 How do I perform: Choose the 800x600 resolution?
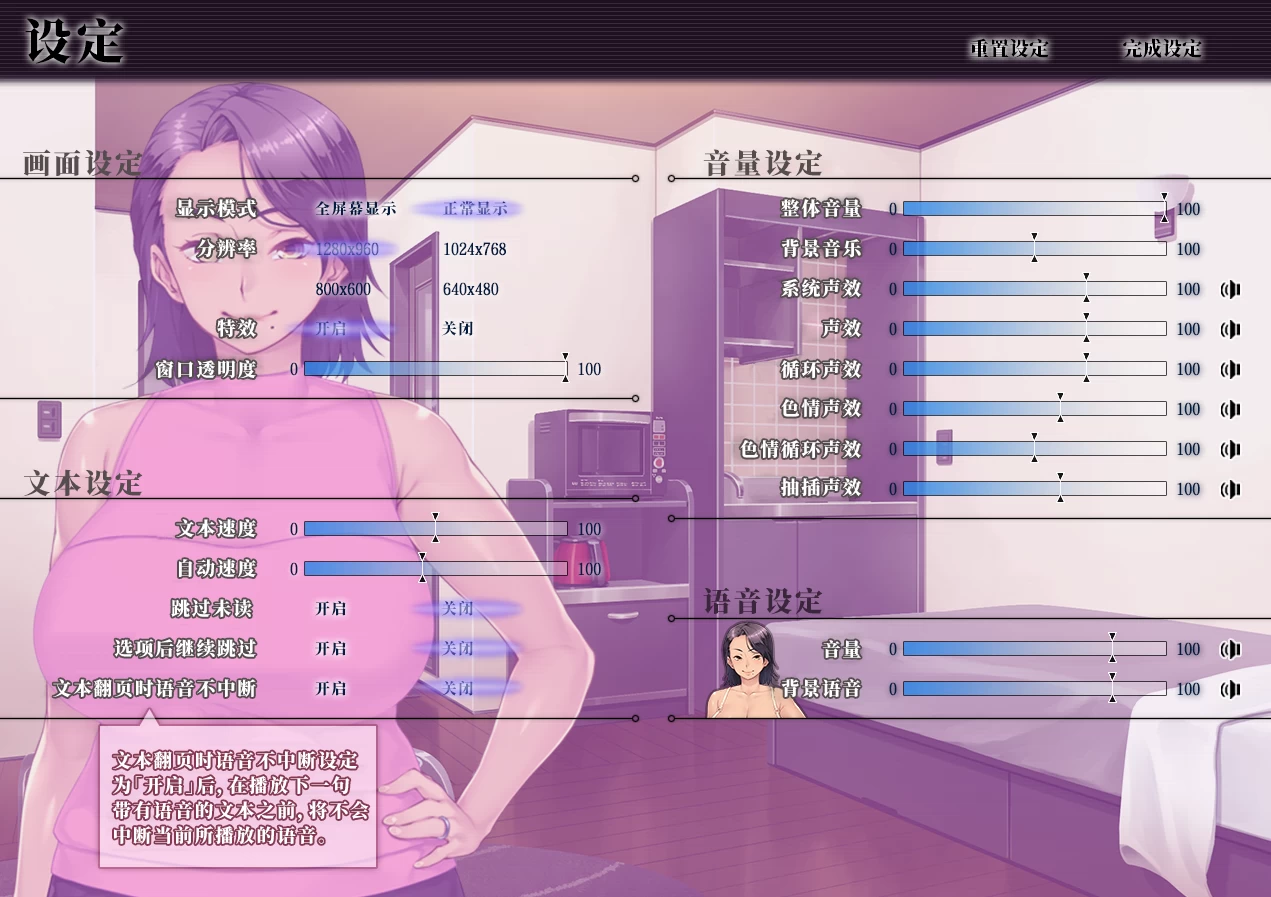(x=343, y=289)
